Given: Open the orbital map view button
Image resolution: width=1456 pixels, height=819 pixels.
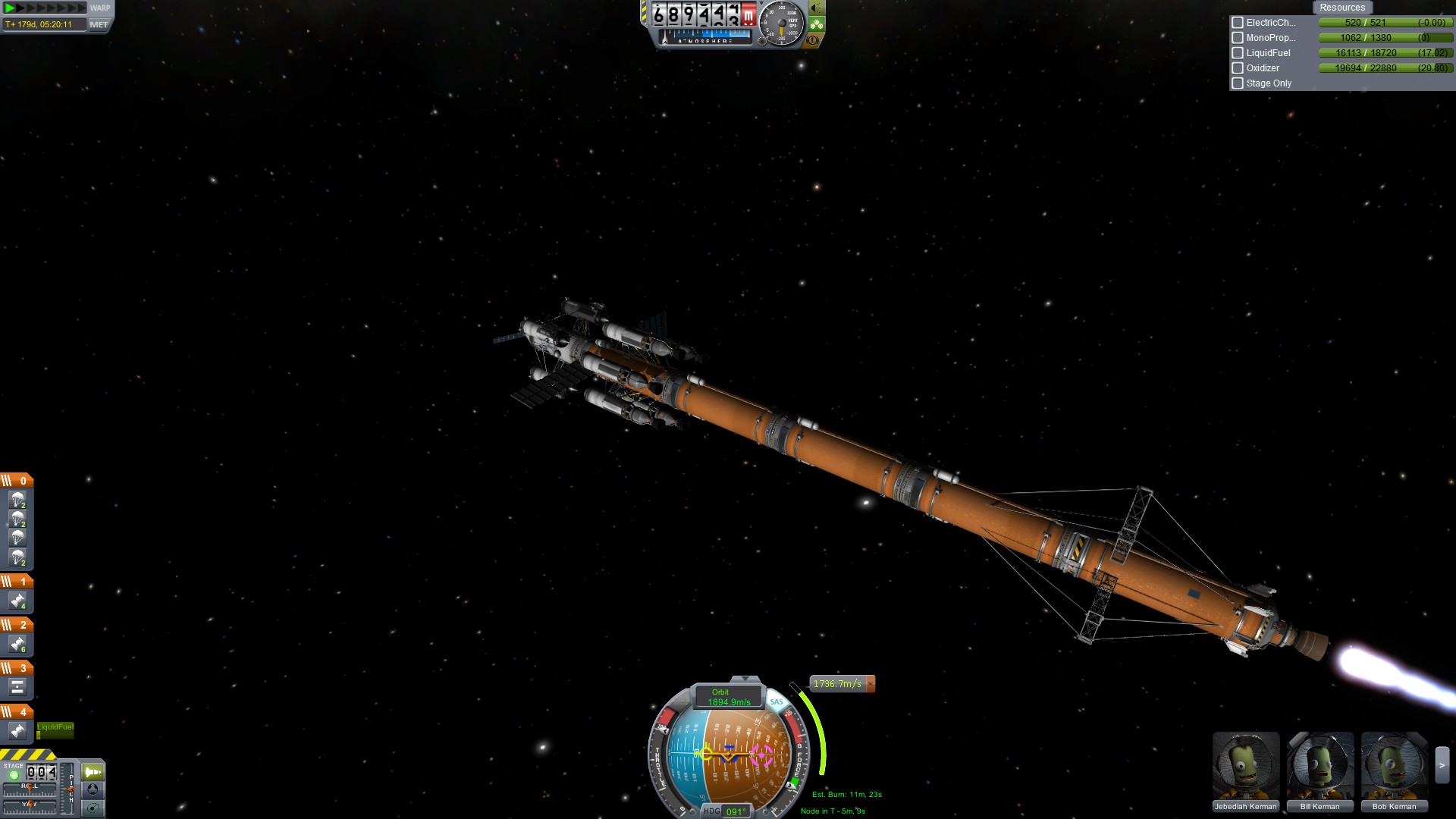Looking at the screenshot, I should tap(93, 808).
